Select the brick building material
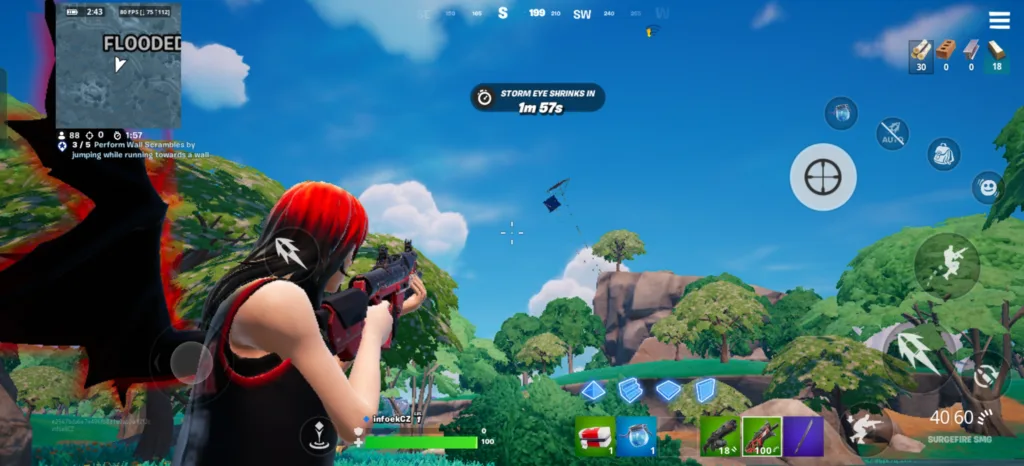The image size is (1024, 466). tap(946, 50)
